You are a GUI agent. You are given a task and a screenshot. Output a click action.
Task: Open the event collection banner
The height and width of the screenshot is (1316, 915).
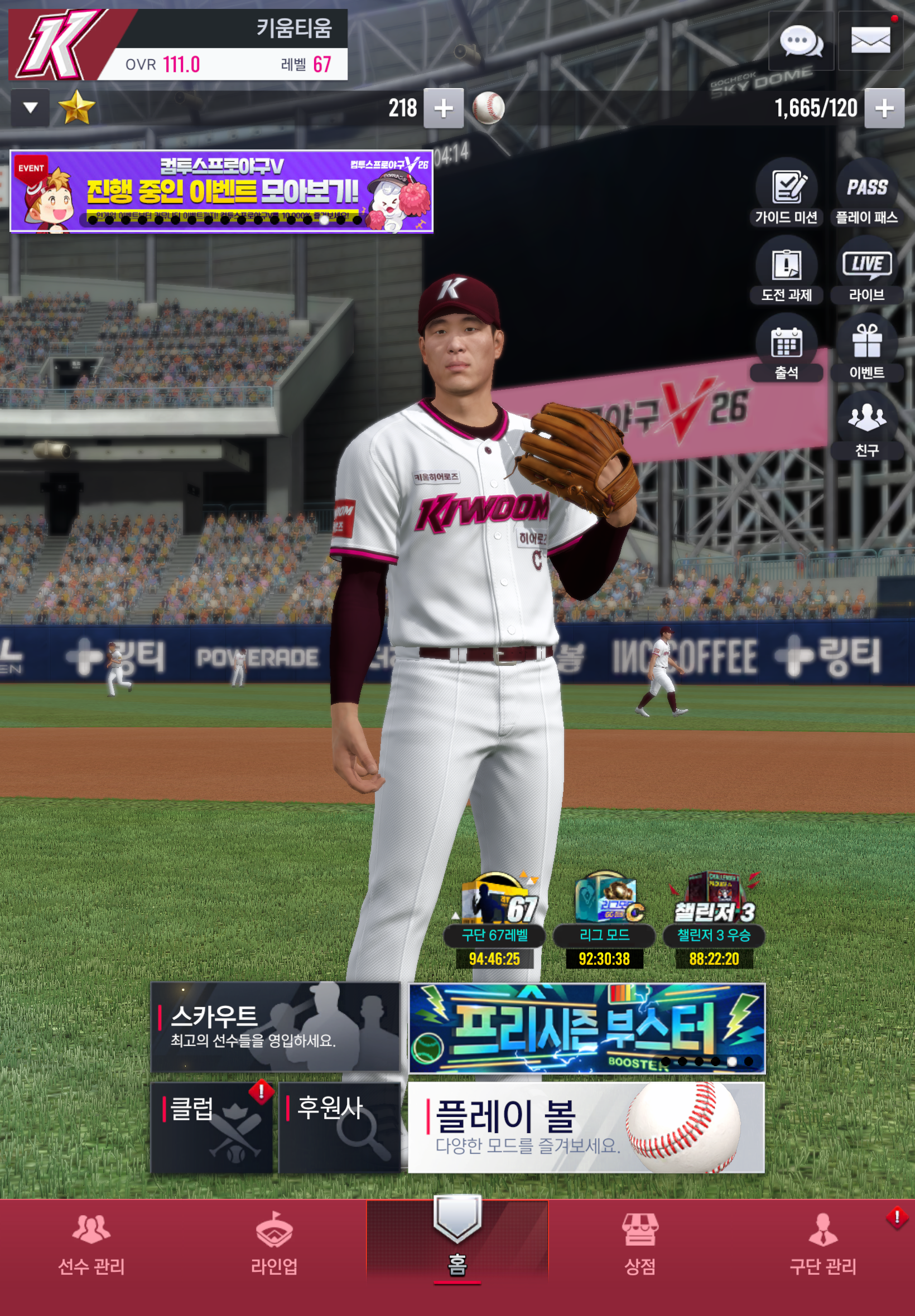coord(221,191)
